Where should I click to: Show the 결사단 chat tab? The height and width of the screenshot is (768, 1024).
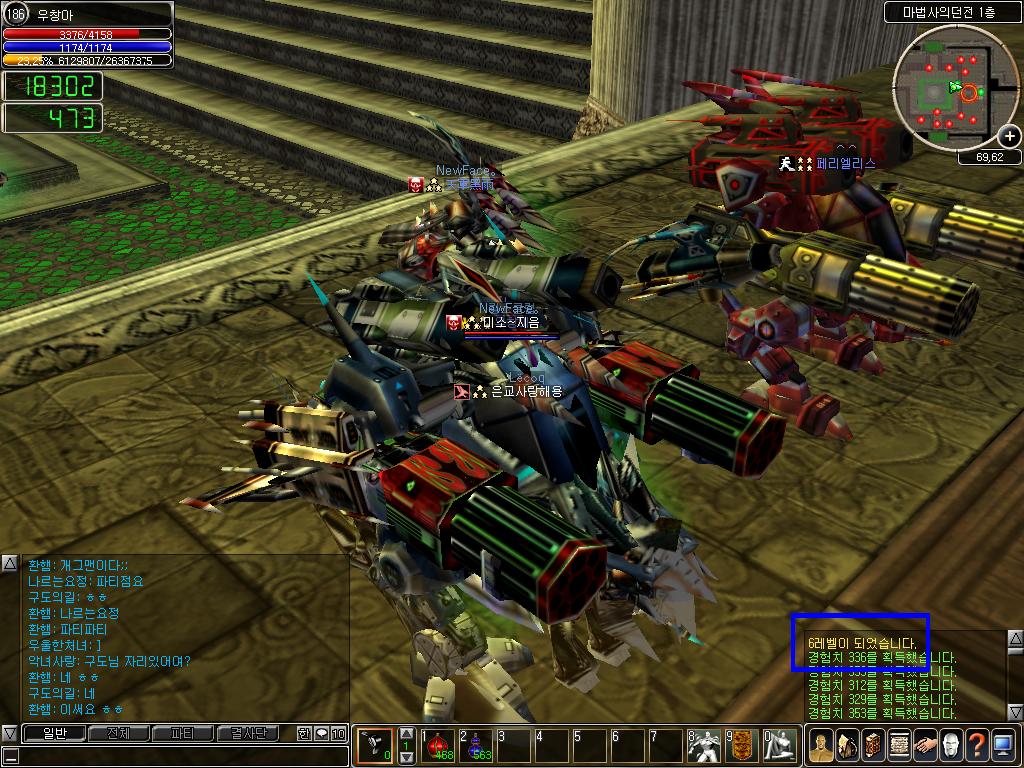[x=247, y=734]
